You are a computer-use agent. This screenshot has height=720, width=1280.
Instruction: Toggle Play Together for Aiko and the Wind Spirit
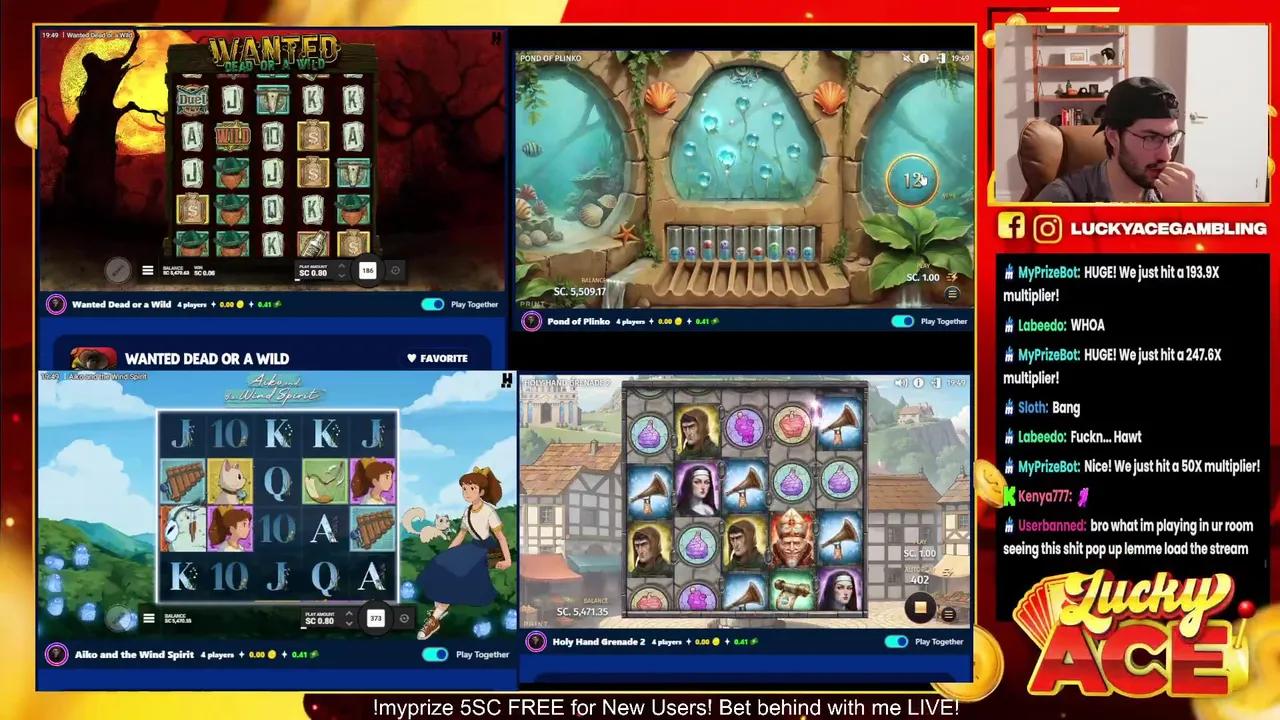coord(434,654)
